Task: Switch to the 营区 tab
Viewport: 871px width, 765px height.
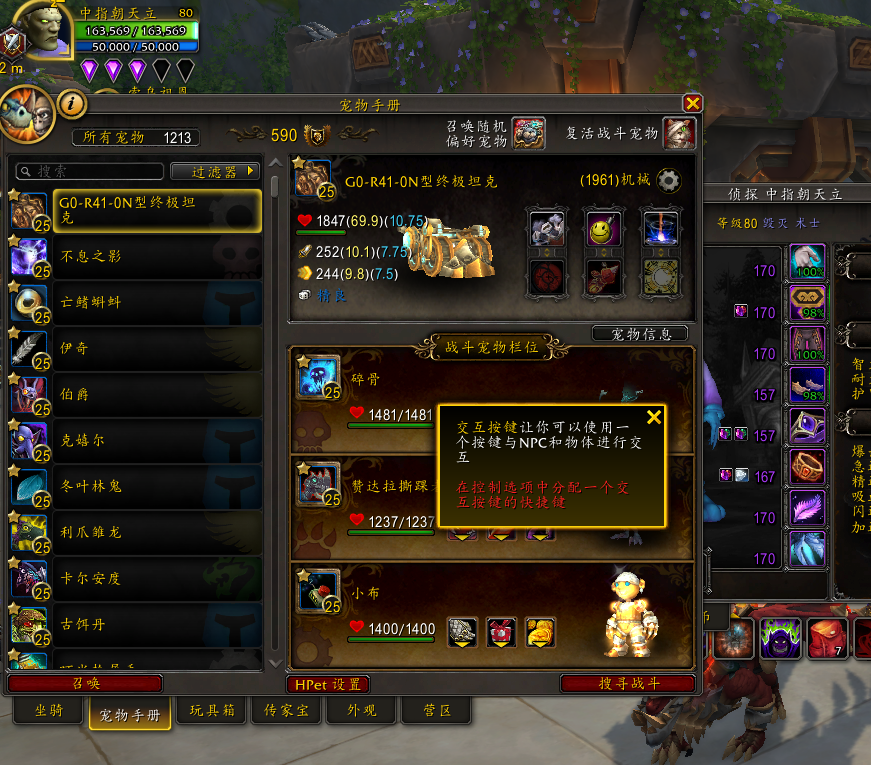Action: click(x=436, y=711)
